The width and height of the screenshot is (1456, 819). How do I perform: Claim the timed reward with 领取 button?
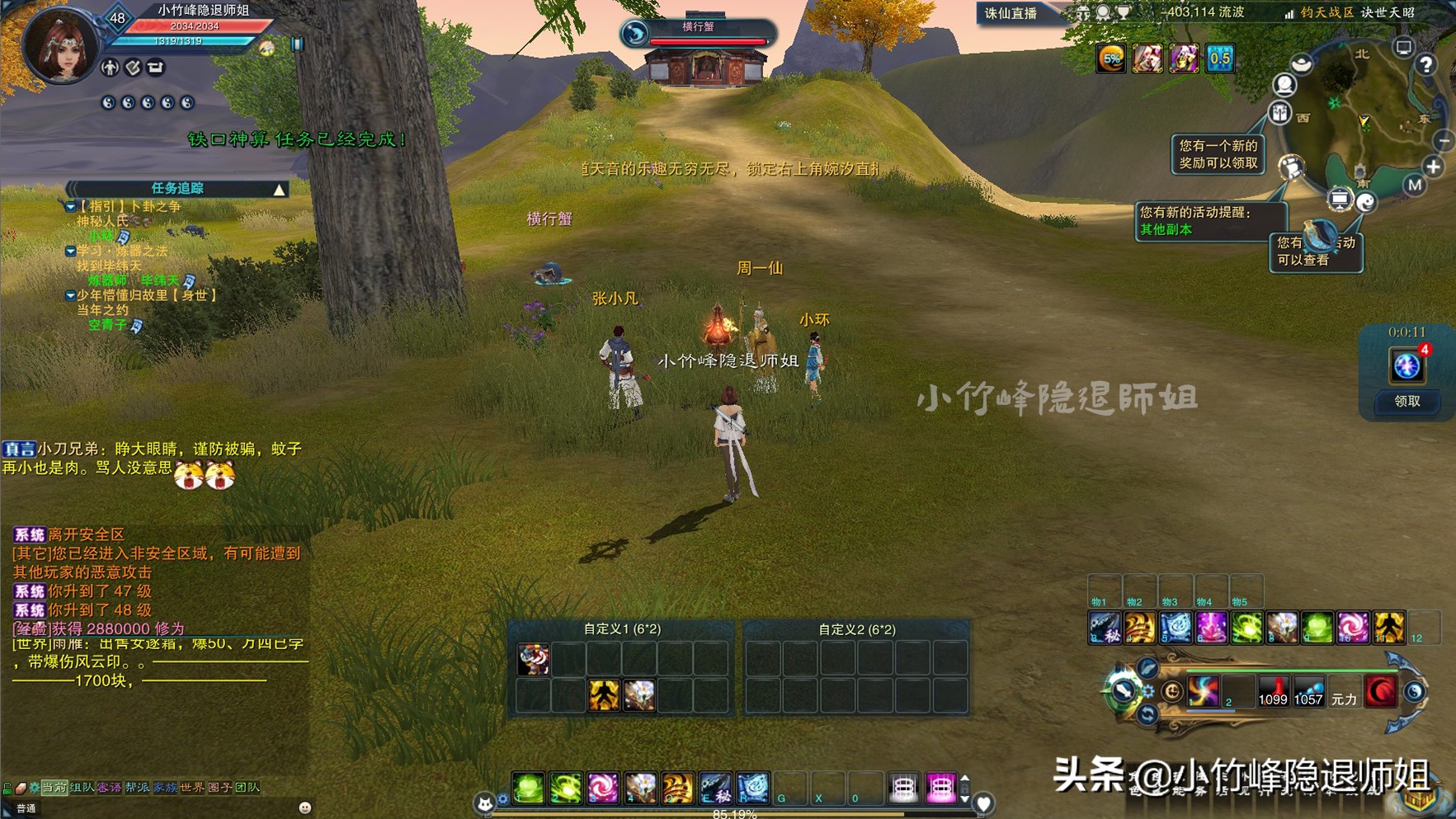[1407, 402]
